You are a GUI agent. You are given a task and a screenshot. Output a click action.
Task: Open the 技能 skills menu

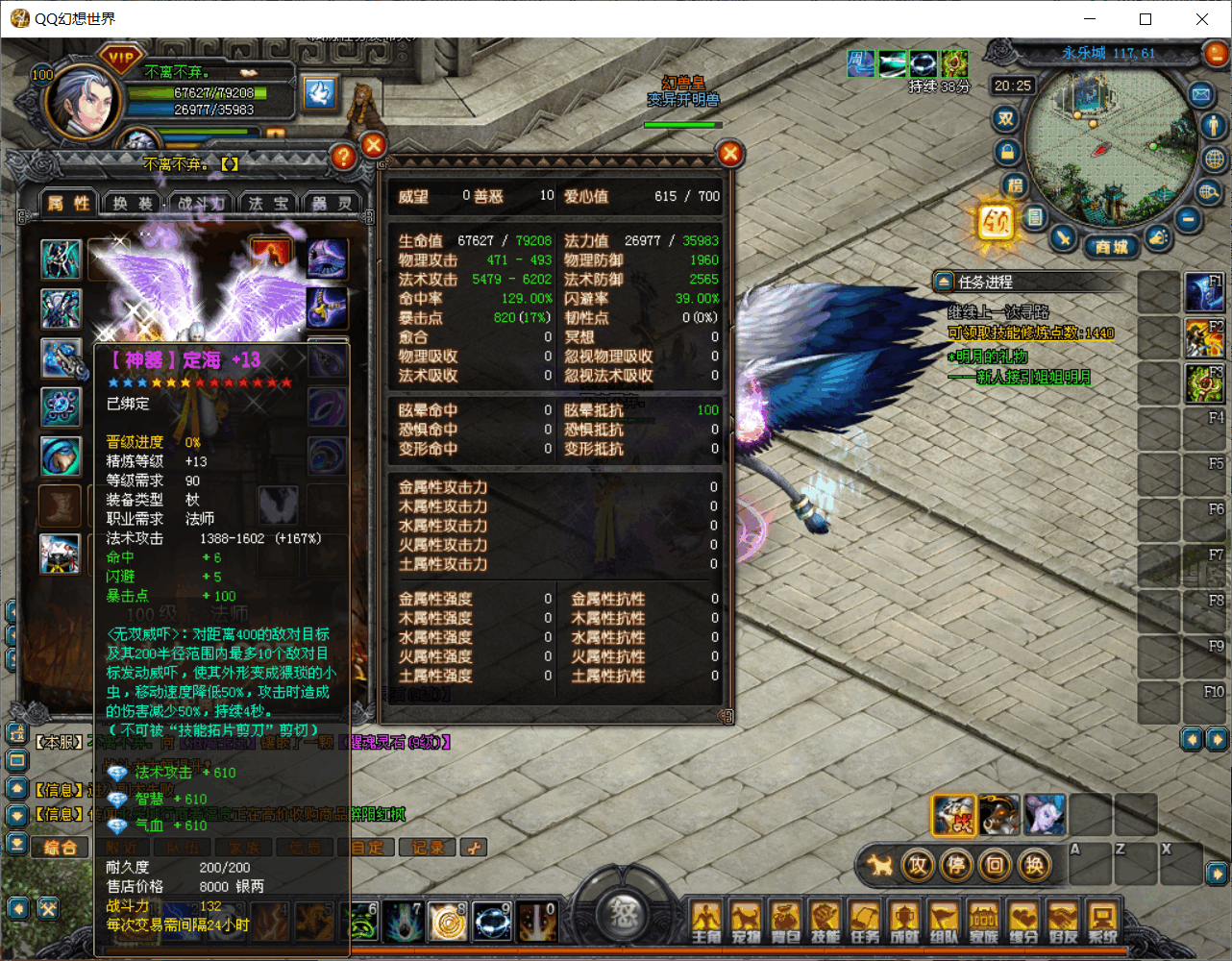coord(825,923)
